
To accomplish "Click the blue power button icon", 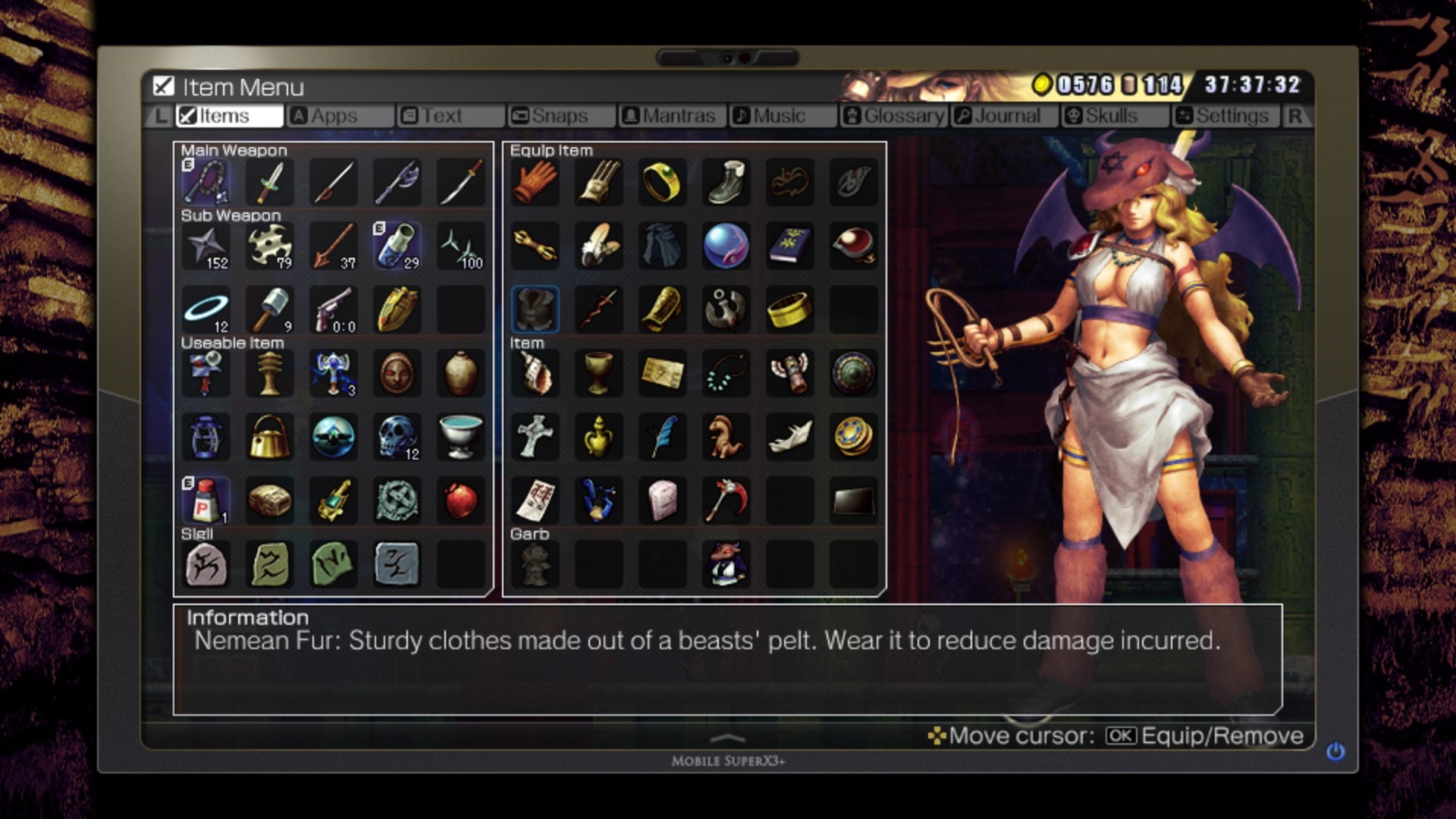I will [x=1335, y=751].
